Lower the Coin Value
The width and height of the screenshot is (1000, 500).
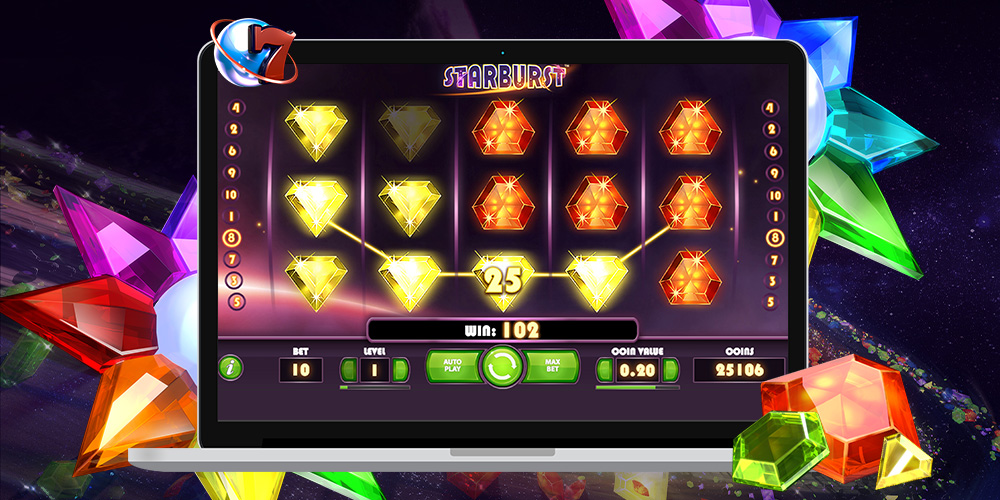click(x=605, y=370)
